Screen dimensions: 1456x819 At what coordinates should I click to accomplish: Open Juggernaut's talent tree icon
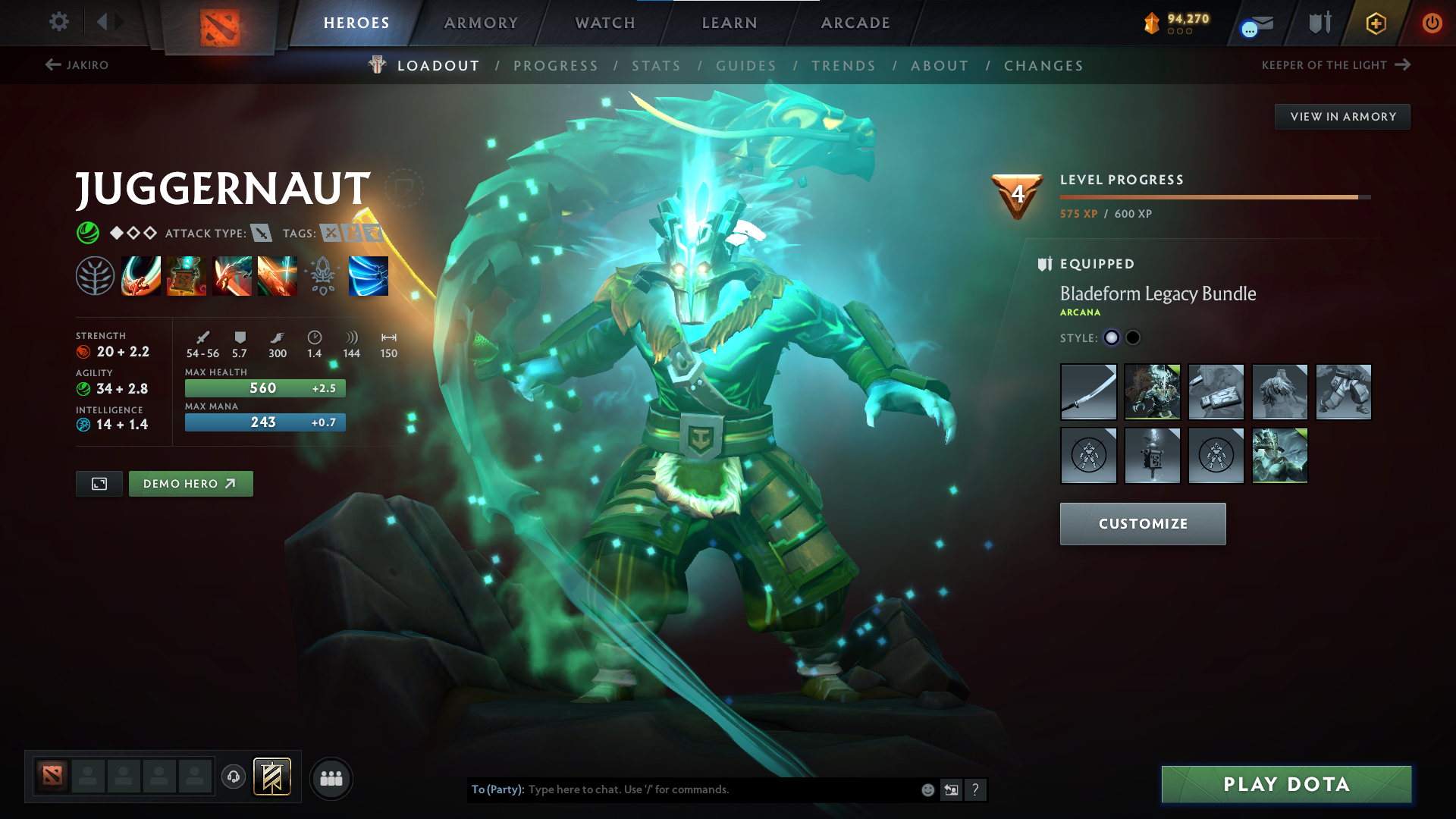pyautogui.click(x=96, y=275)
